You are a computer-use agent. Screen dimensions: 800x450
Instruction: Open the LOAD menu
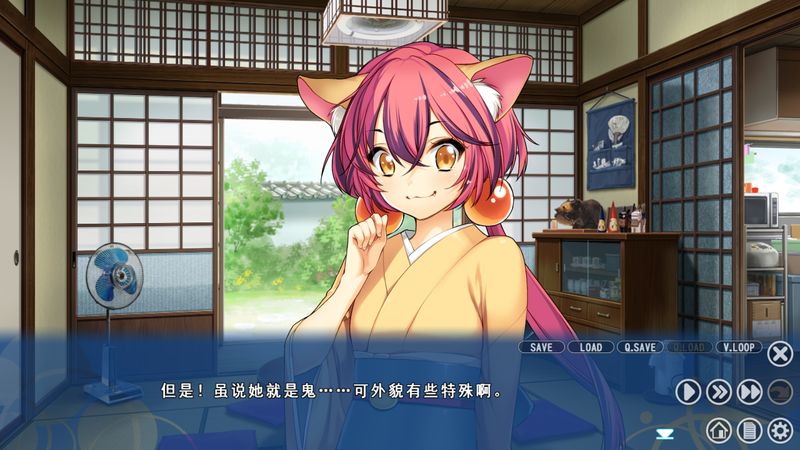pos(591,347)
